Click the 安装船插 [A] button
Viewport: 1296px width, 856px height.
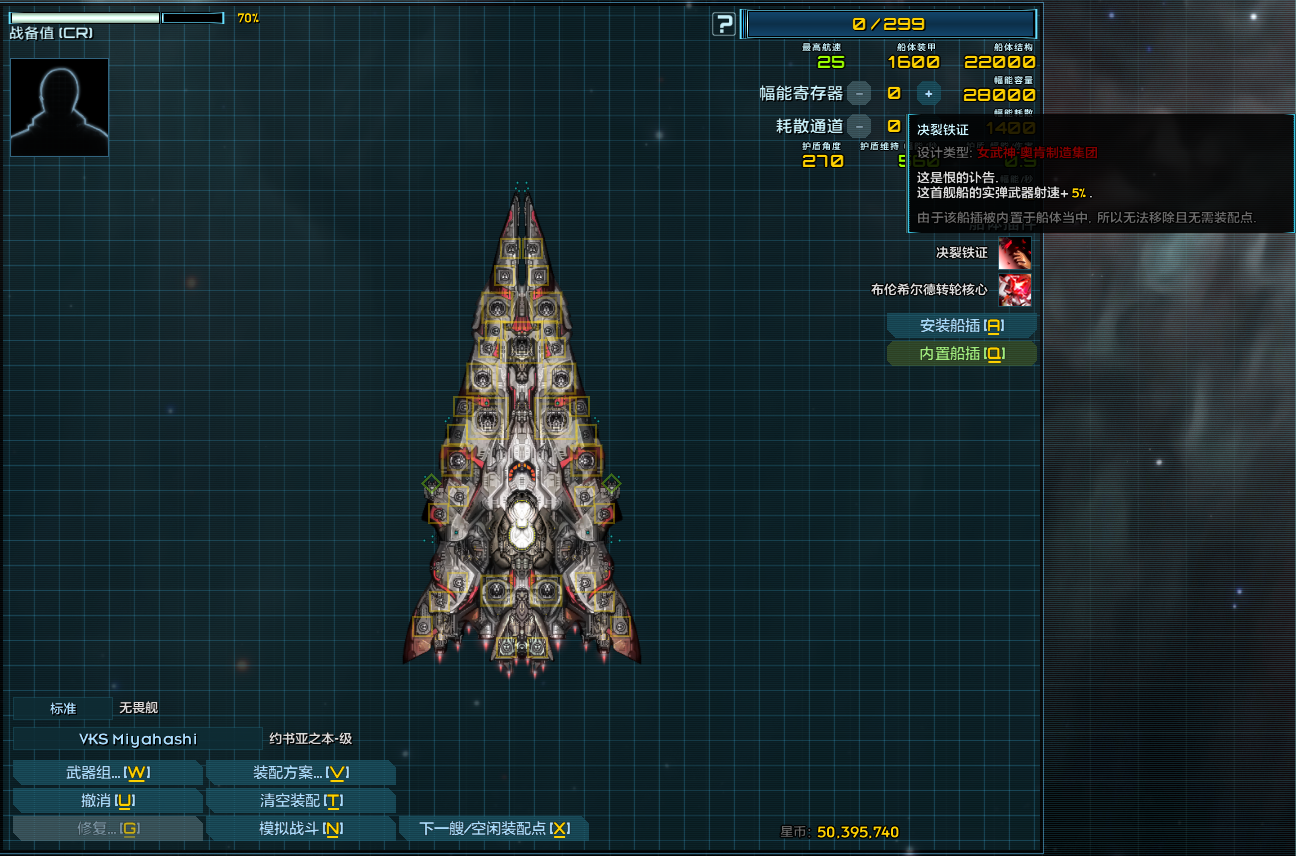[x=961, y=325]
